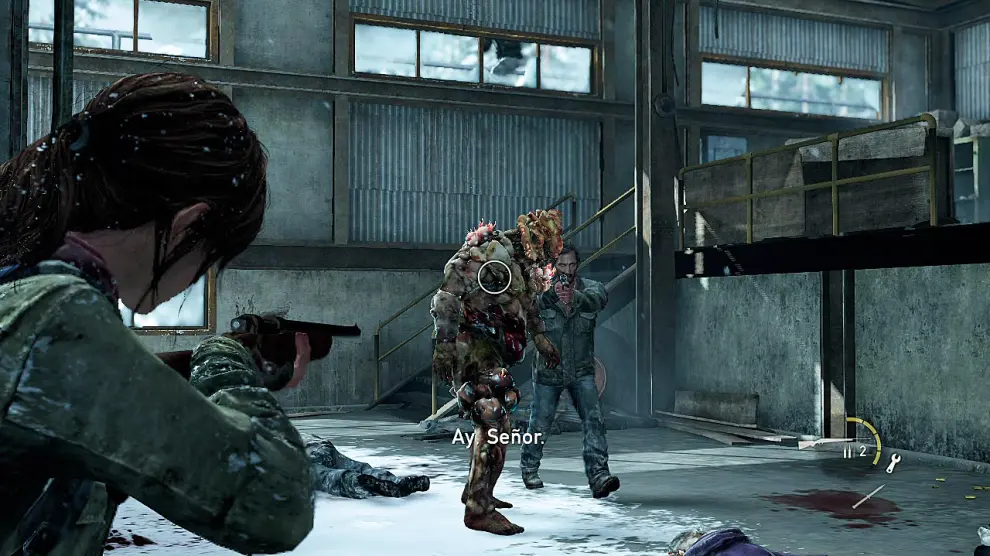Screen dimensions: 990x556
Task: Open crafting via the wrench icon
Action: pos(893,462)
